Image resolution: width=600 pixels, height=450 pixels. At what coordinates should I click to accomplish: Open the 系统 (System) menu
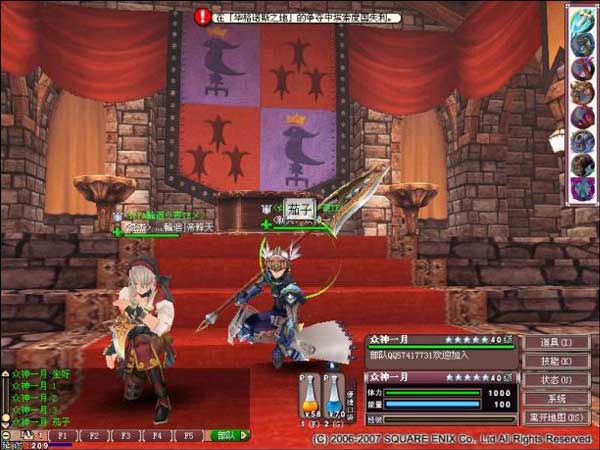tap(557, 398)
